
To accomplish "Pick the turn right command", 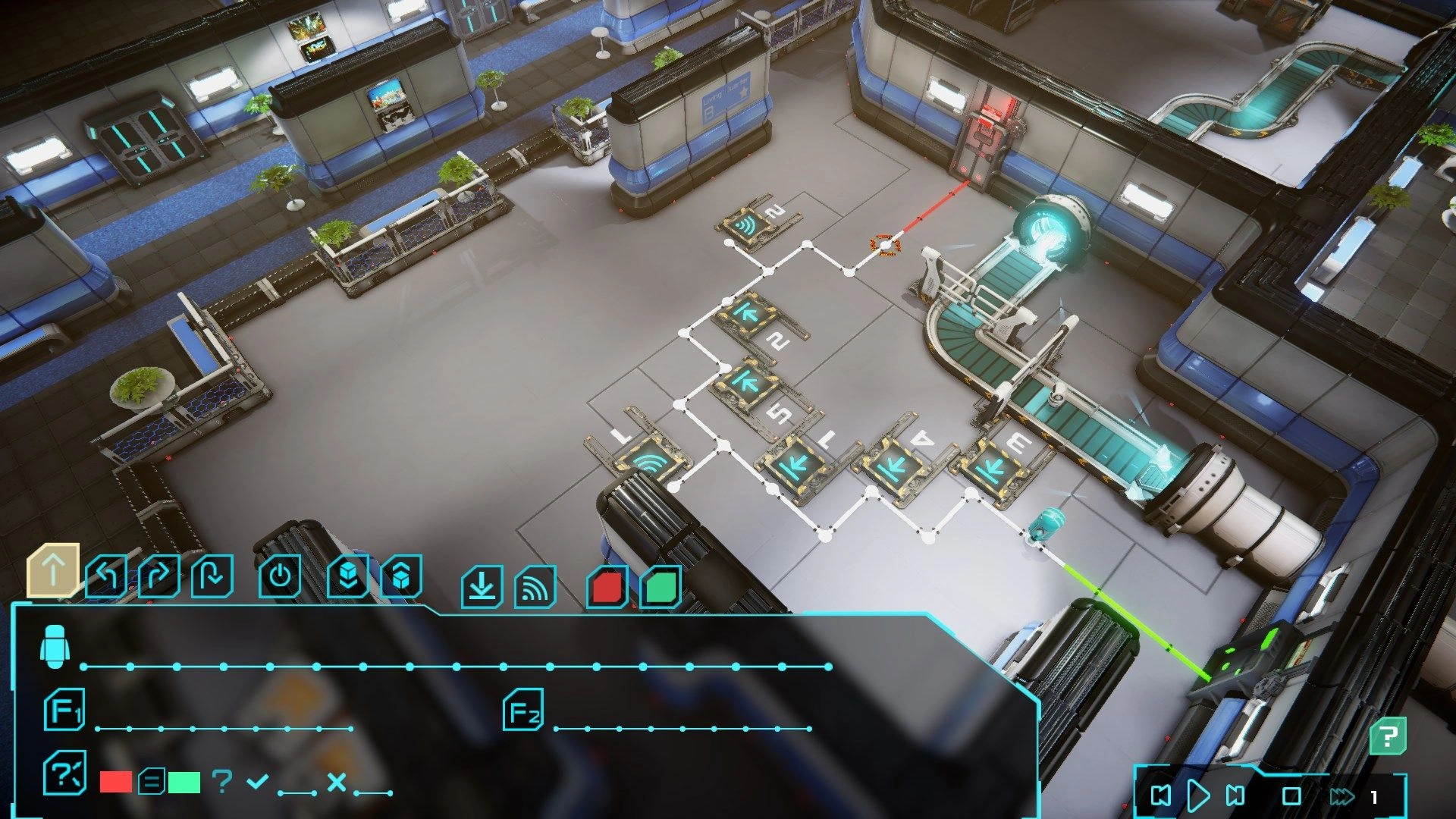I will 159,578.
